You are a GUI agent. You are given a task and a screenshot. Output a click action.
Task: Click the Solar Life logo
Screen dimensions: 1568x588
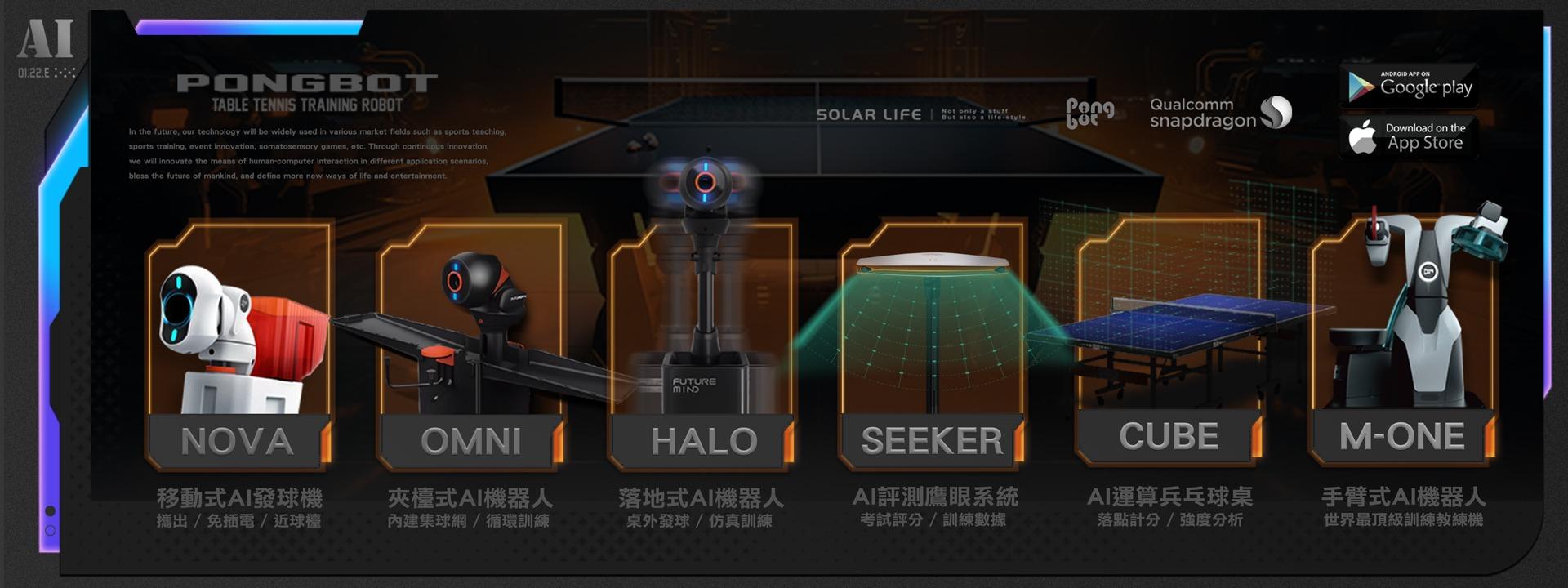pyautogui.click(x=869, y=115)
